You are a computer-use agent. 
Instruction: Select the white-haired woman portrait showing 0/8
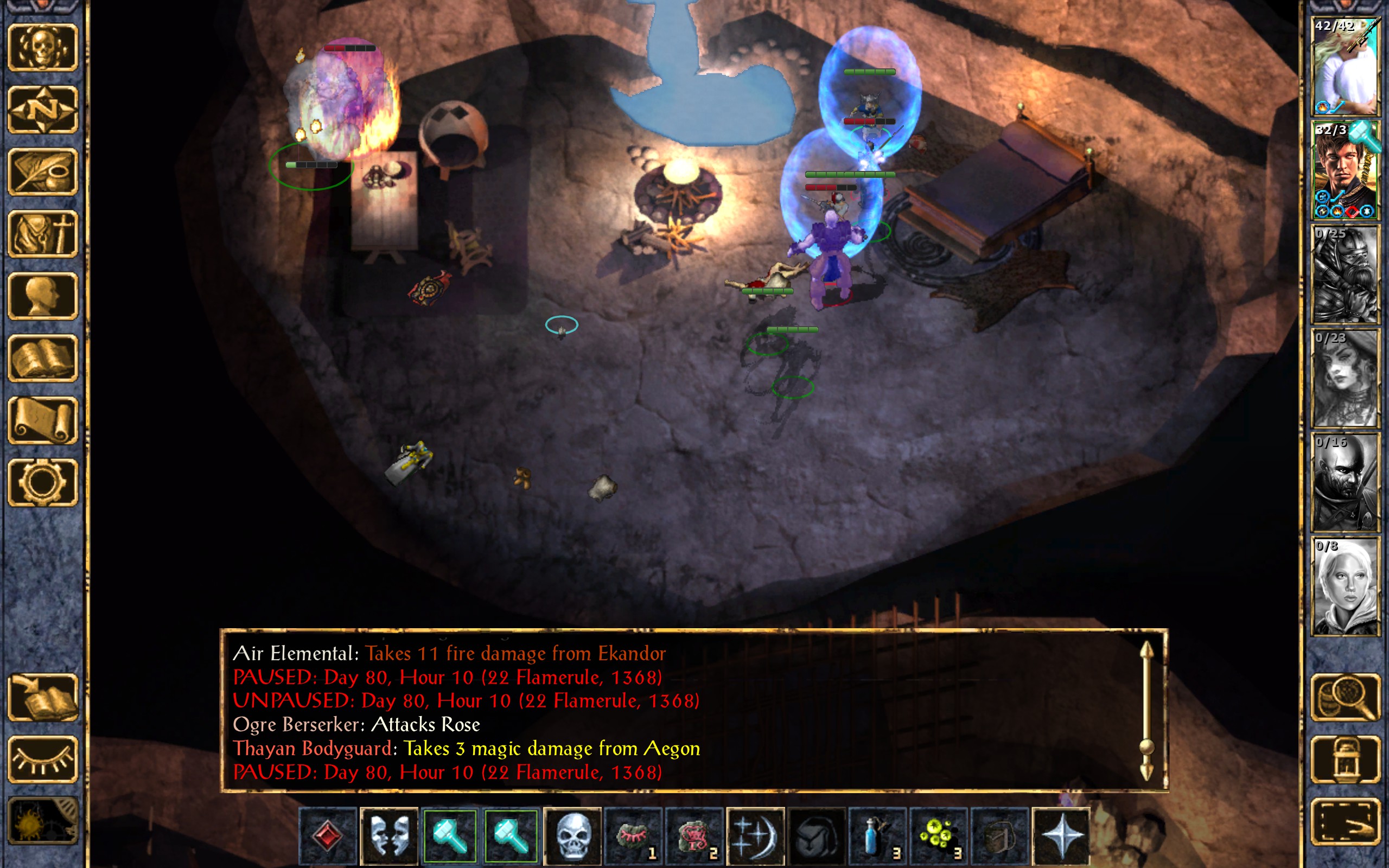(1345, 585)
